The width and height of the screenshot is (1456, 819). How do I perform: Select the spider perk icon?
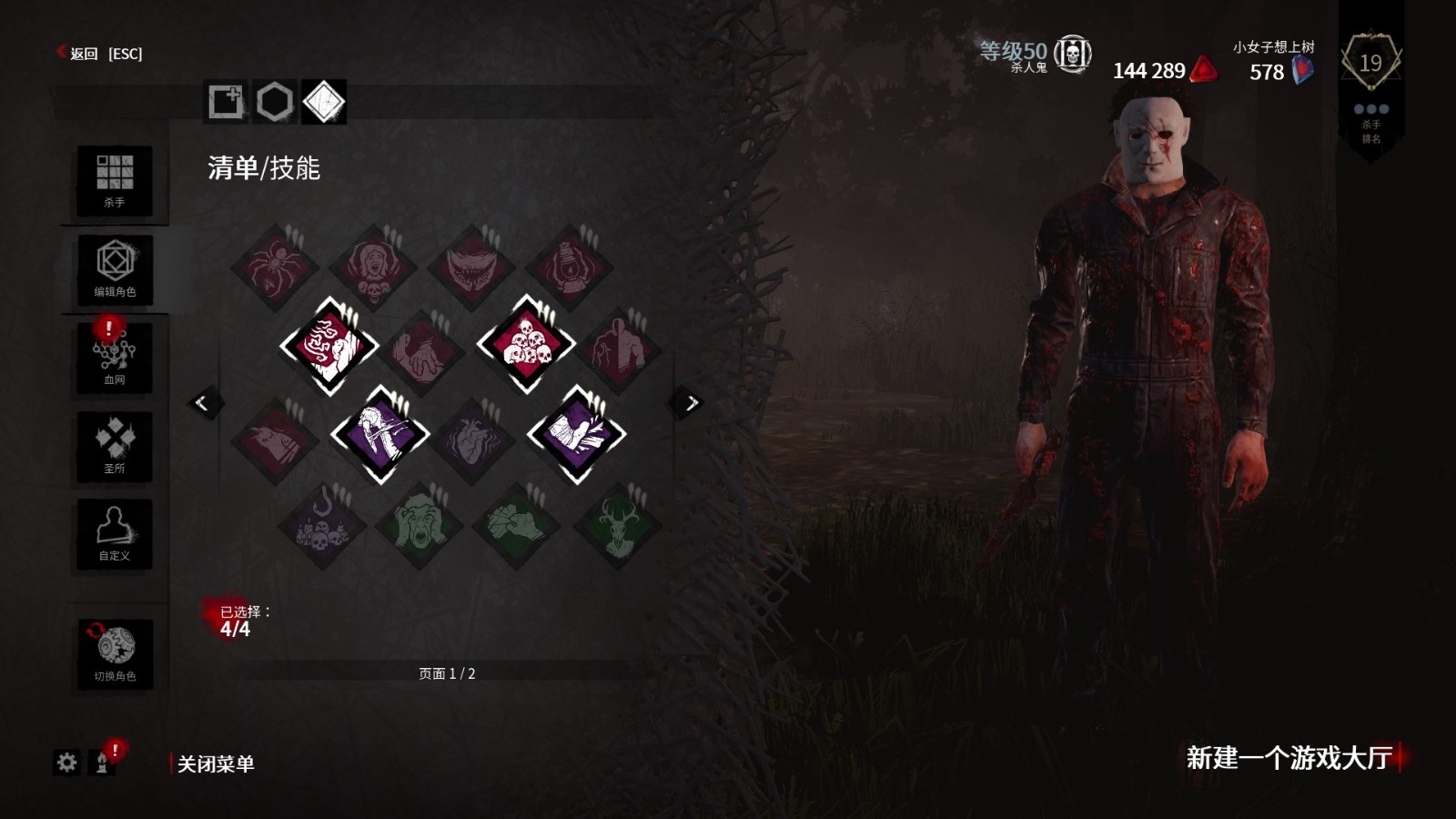click(275, 268)
